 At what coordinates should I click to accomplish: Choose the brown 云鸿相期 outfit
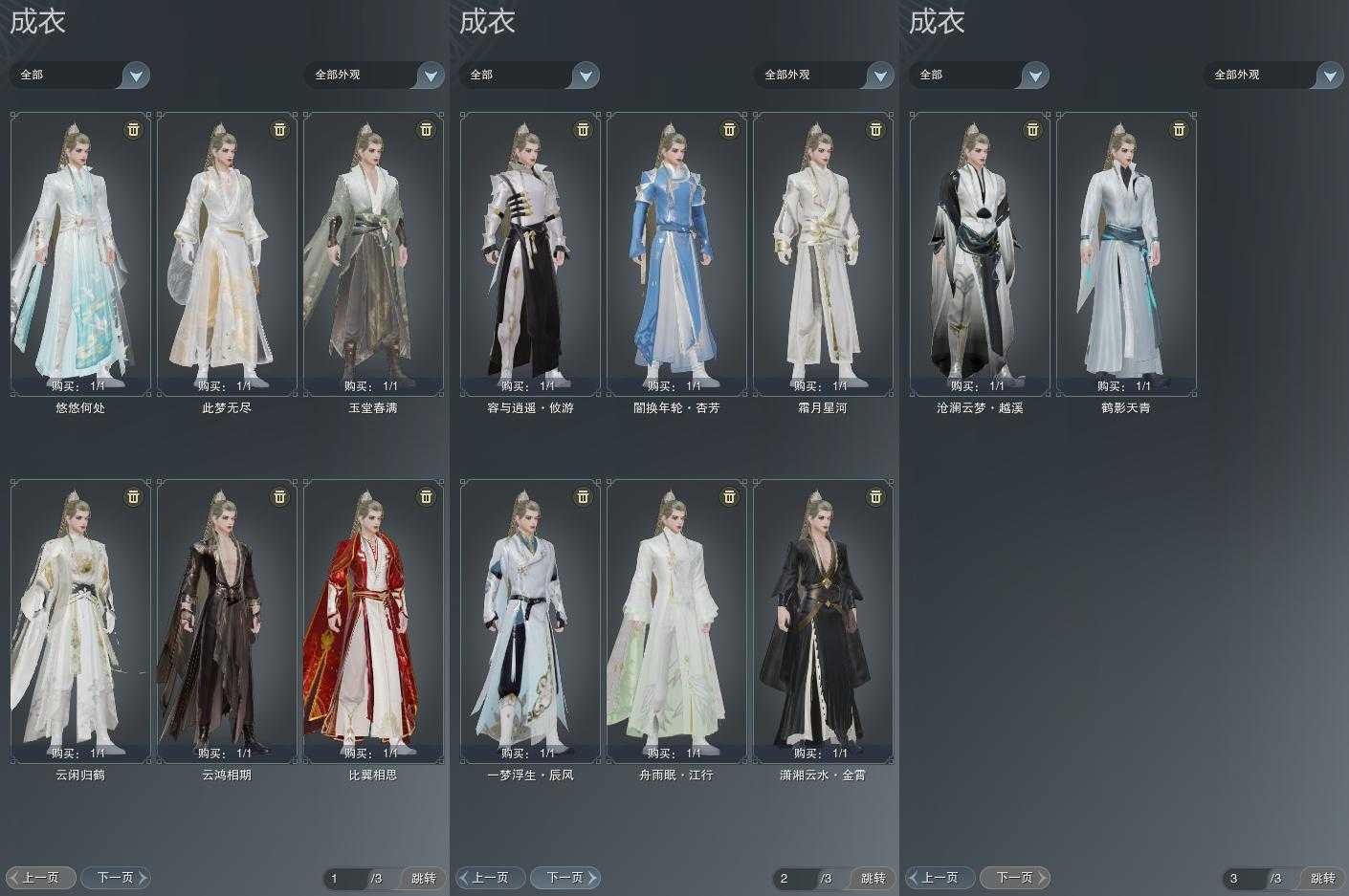(x=227, y=621)
